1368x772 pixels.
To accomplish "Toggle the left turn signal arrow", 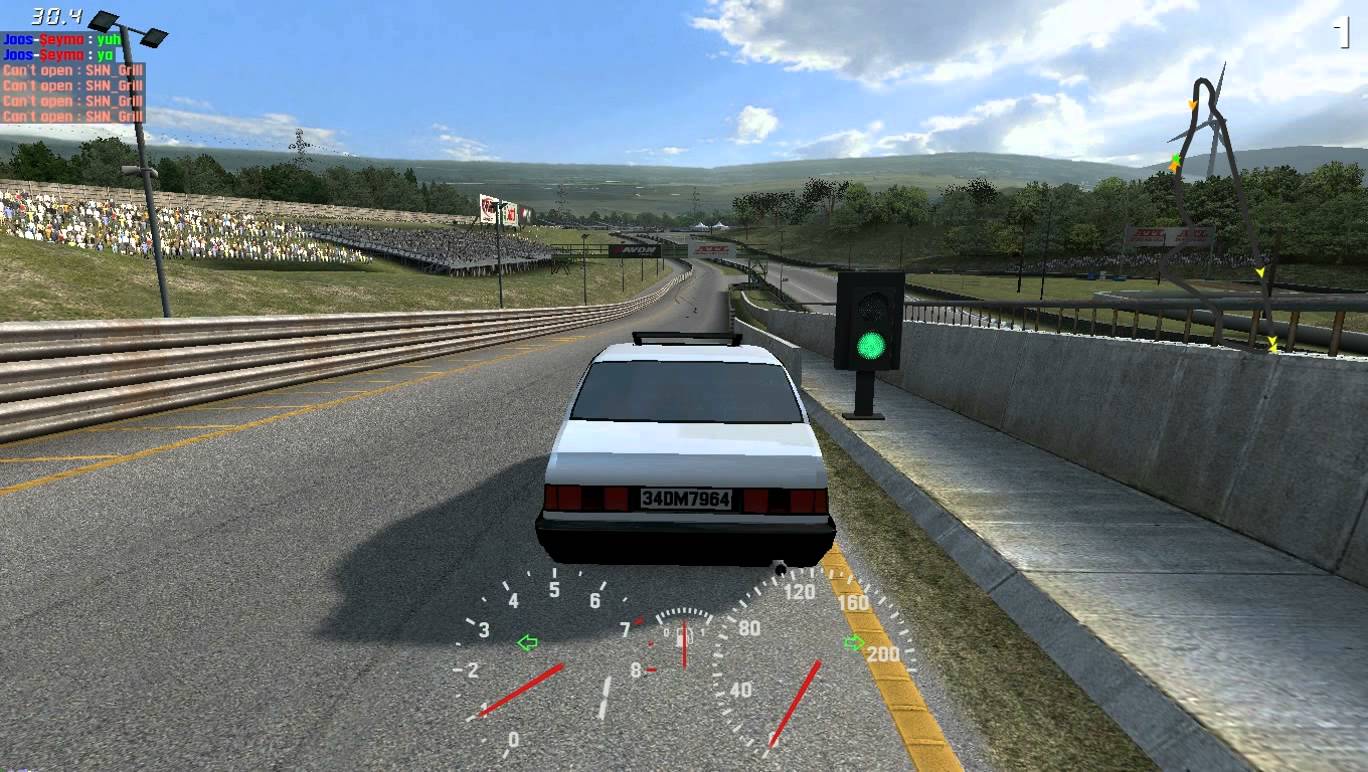I will (x=527, y=643).
